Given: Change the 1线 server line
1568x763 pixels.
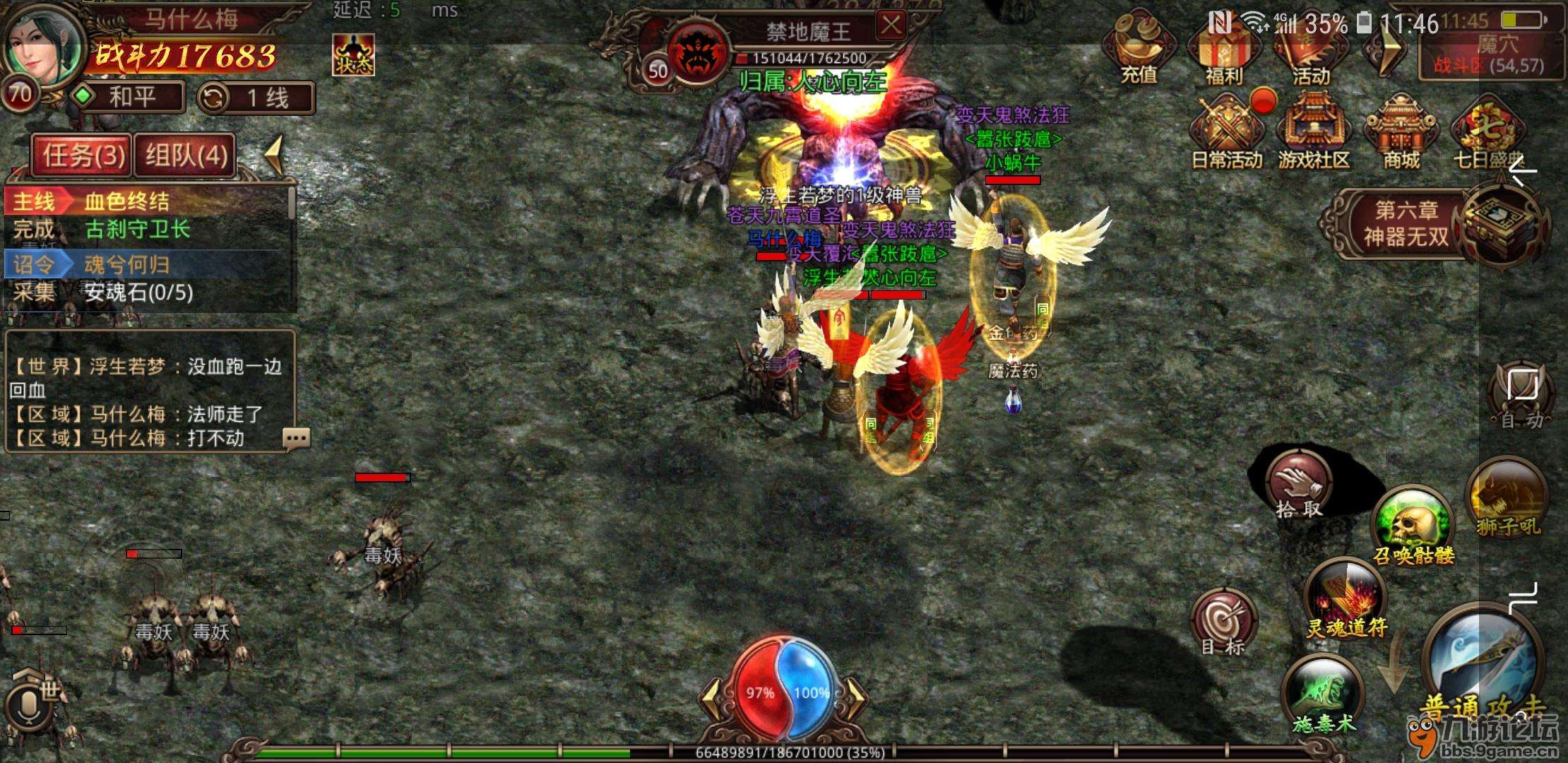Looking at the screenshot, I should point(256,98).
